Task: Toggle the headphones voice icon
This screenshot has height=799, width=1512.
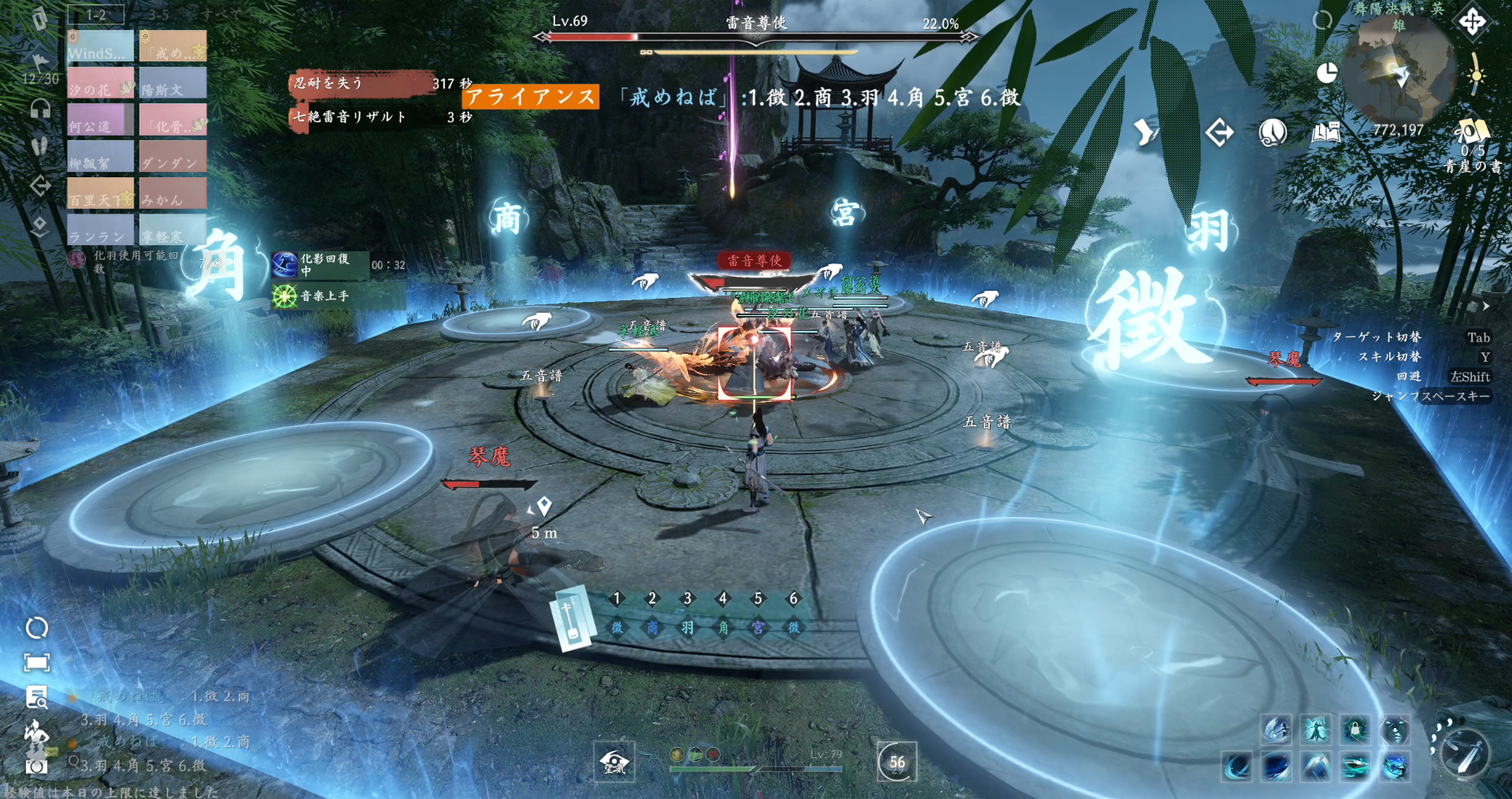Action: [x=40, y=109]
